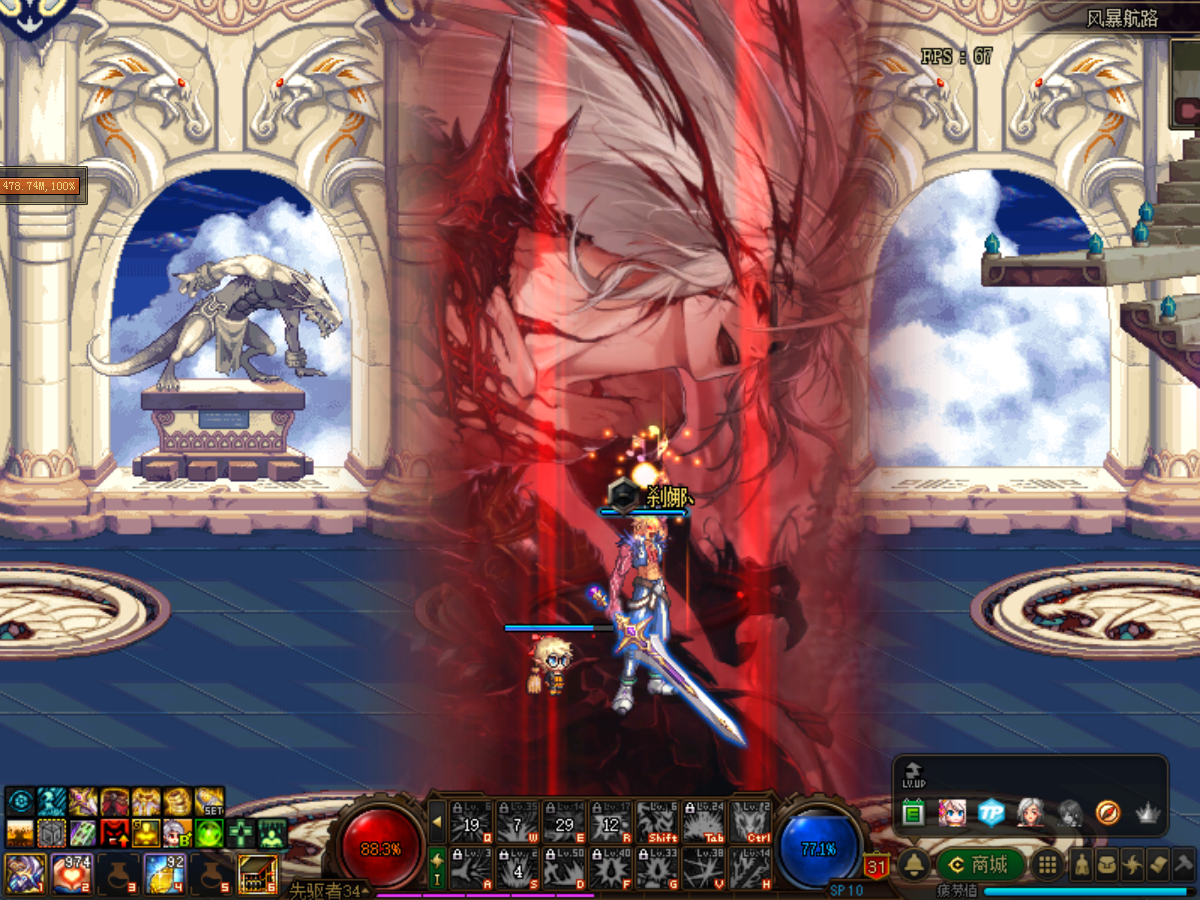1200x900 pixels.
Task: Click the shop stall item in slot 6
Action: click(257, 873)
